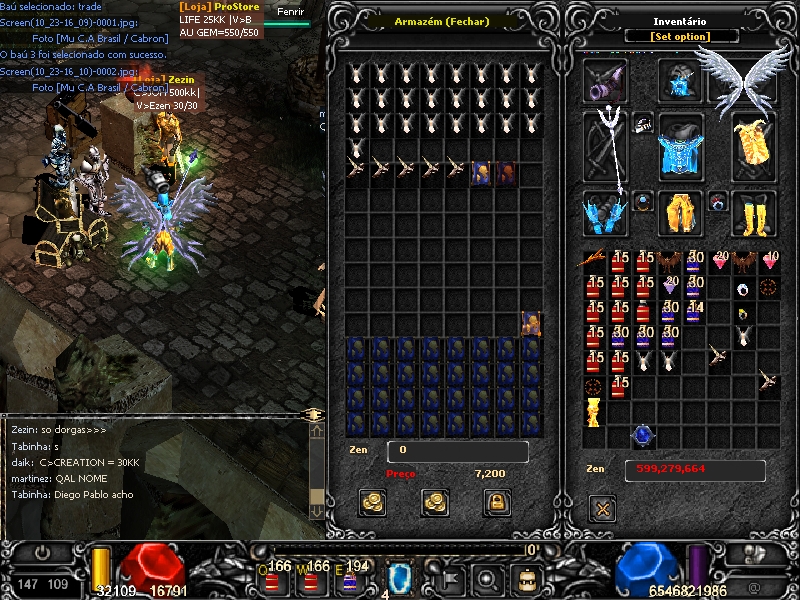The width and height of the screenshot is (800, 600).
Task: Click the warehouse lock button
Action: click(496, 502)
